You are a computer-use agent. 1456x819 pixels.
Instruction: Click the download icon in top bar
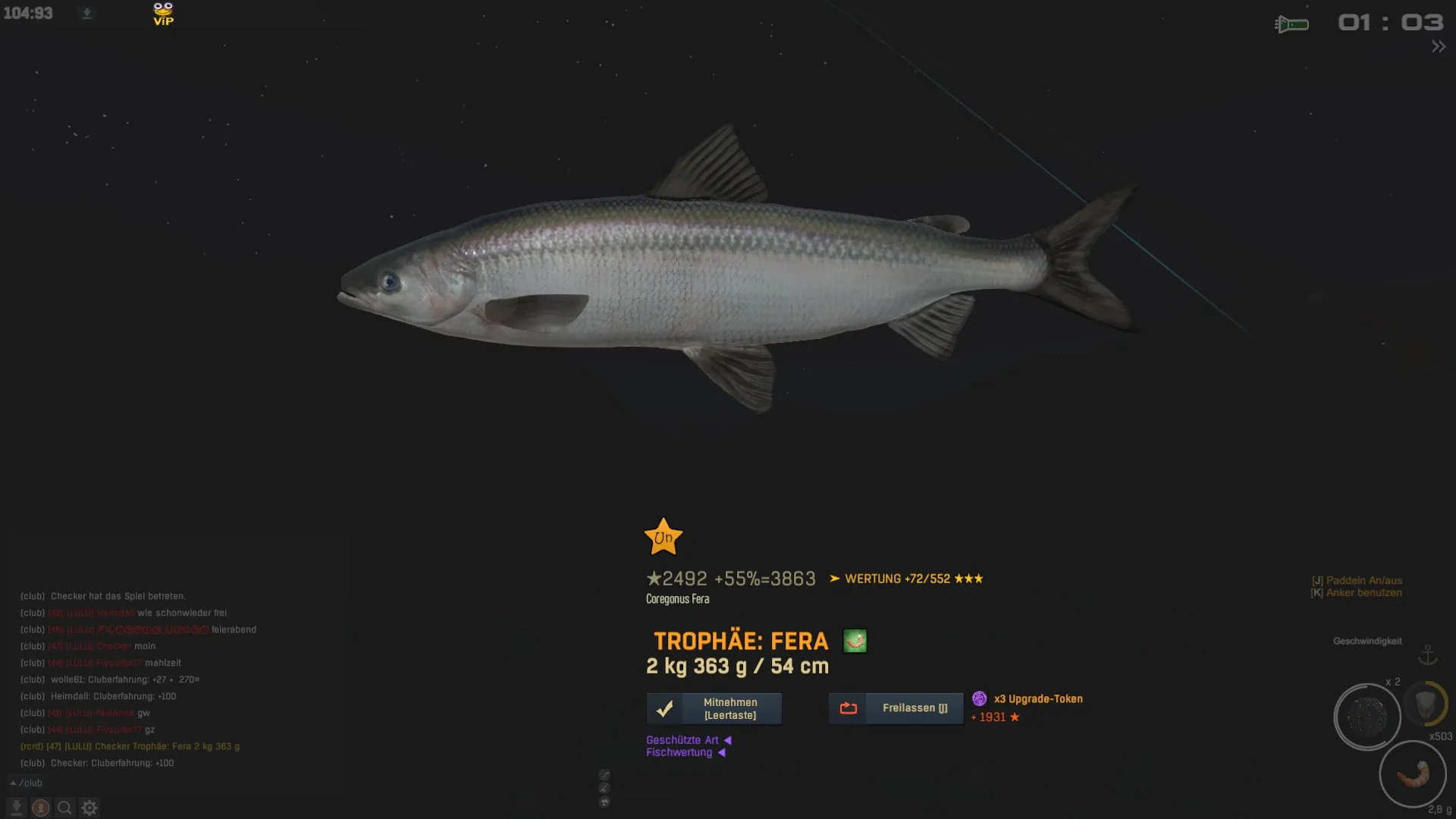click(x=86, y=13)
